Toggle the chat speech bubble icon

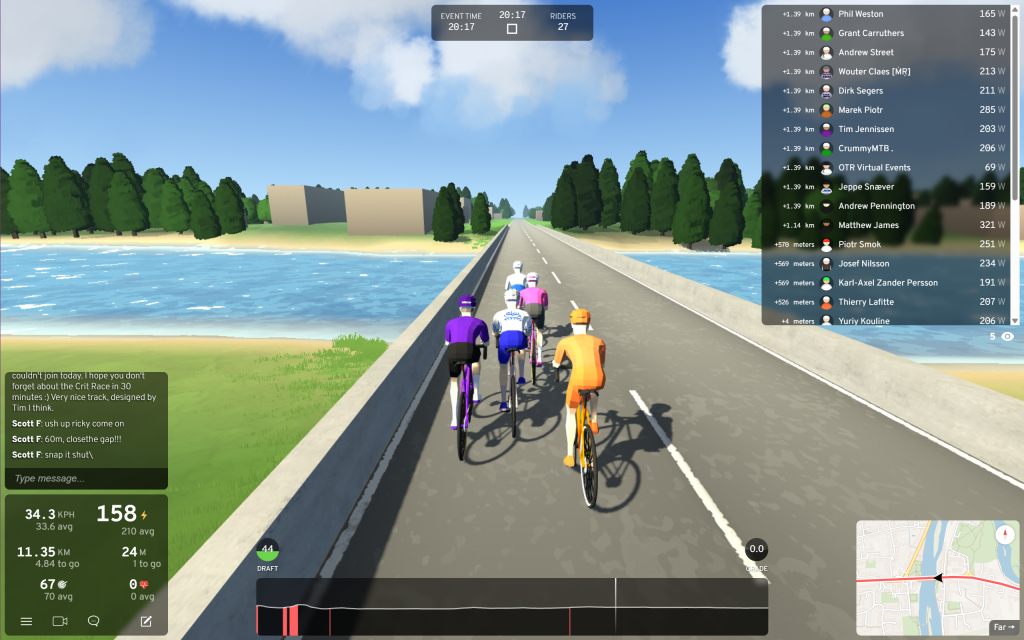coord(94,621)
